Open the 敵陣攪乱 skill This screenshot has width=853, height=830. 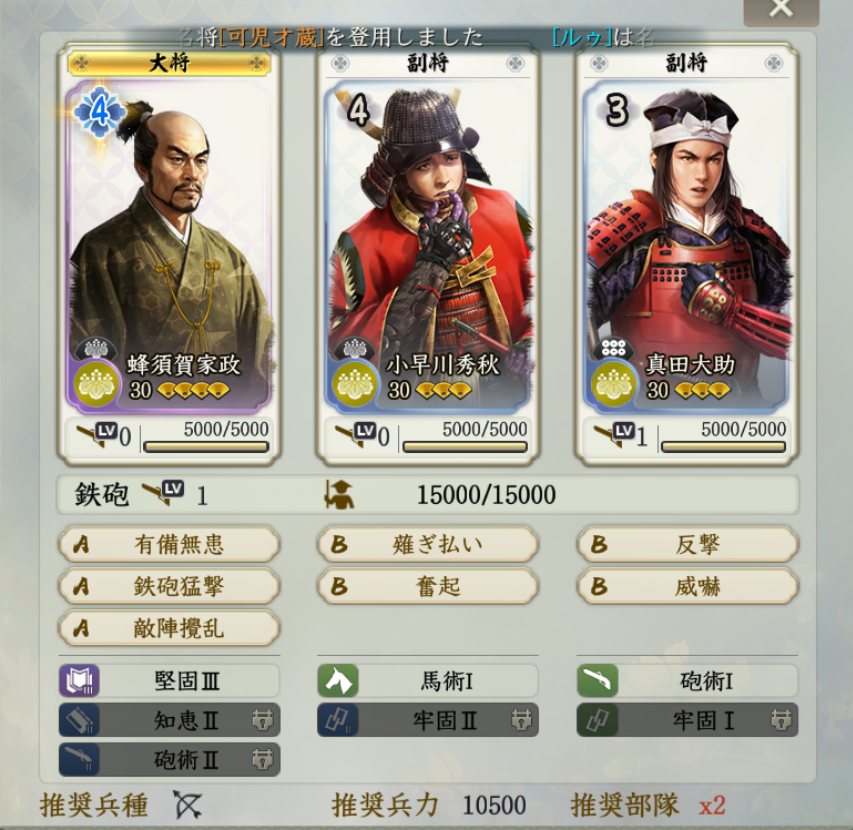pyautogui.click(x=169, y=628)
